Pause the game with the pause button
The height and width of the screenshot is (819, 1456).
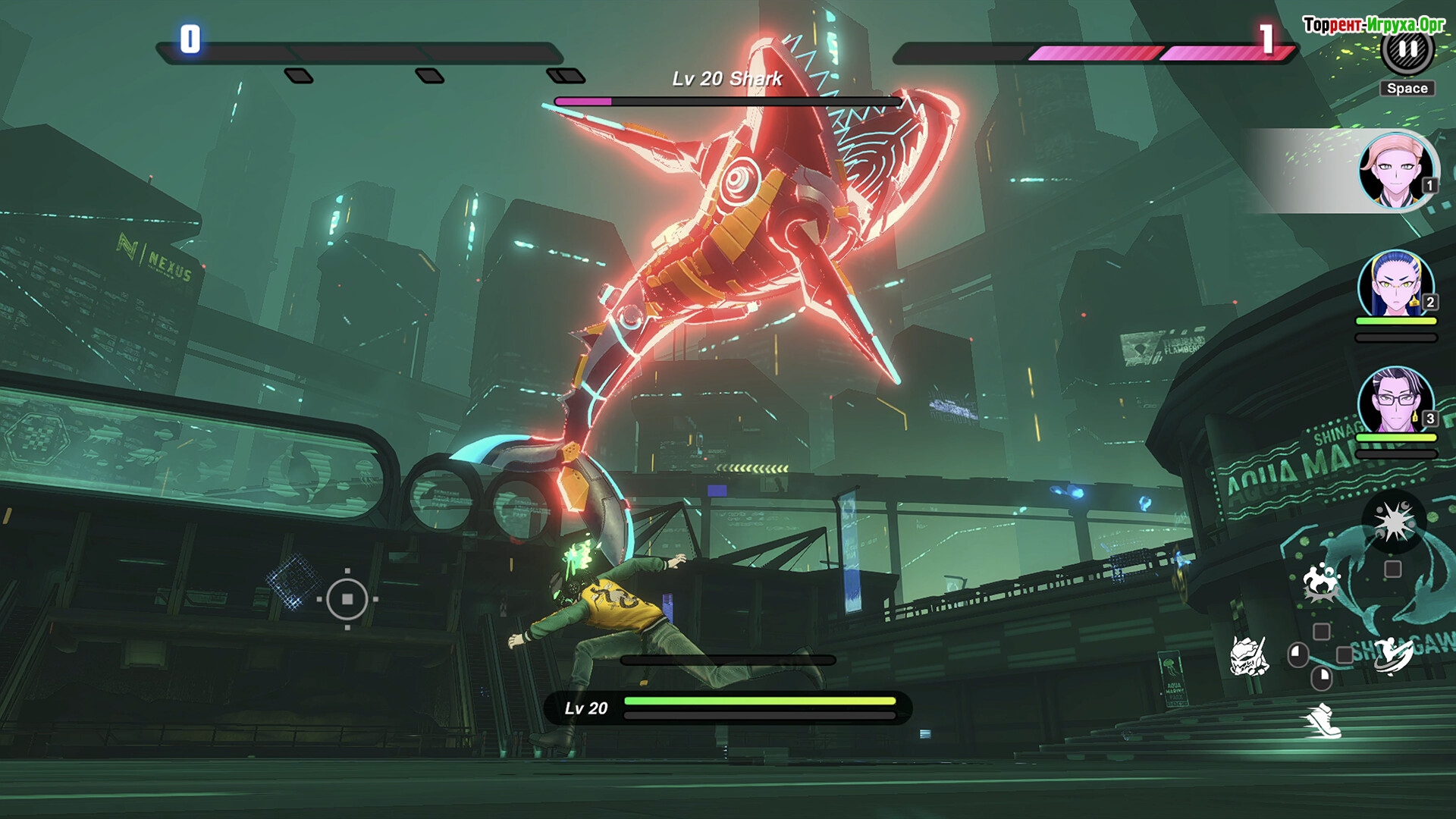(1407, 50)
